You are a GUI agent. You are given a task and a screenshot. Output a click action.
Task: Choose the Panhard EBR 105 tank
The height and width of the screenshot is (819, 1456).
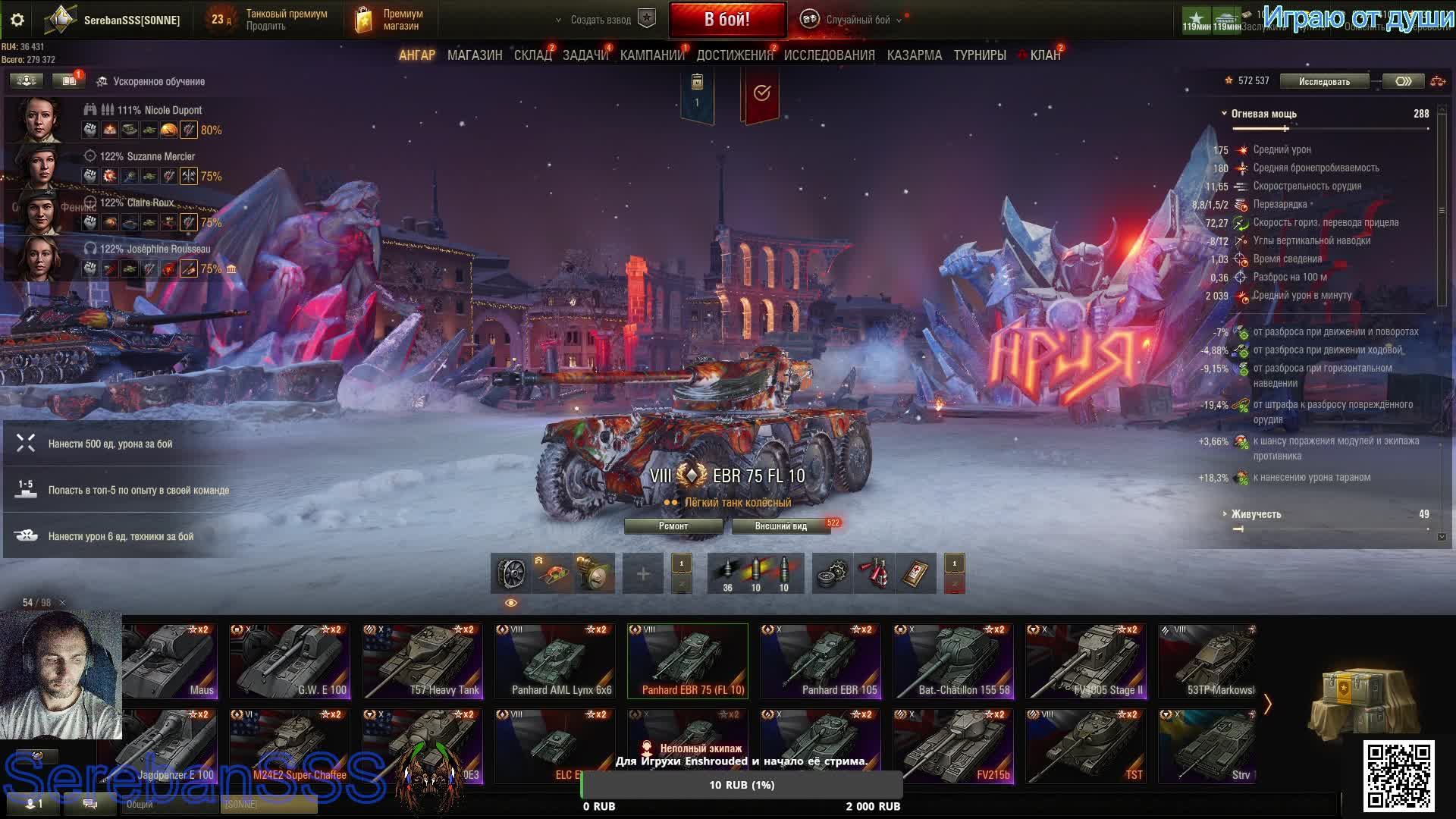(821, 660)
